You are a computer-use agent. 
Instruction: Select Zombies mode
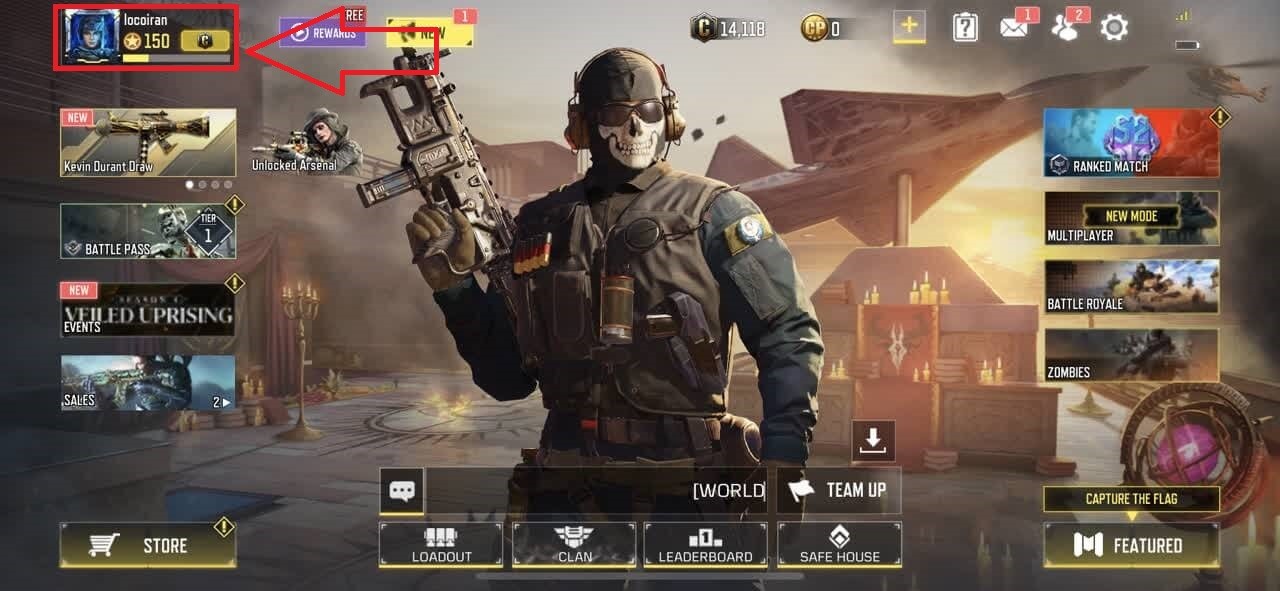1131,356
